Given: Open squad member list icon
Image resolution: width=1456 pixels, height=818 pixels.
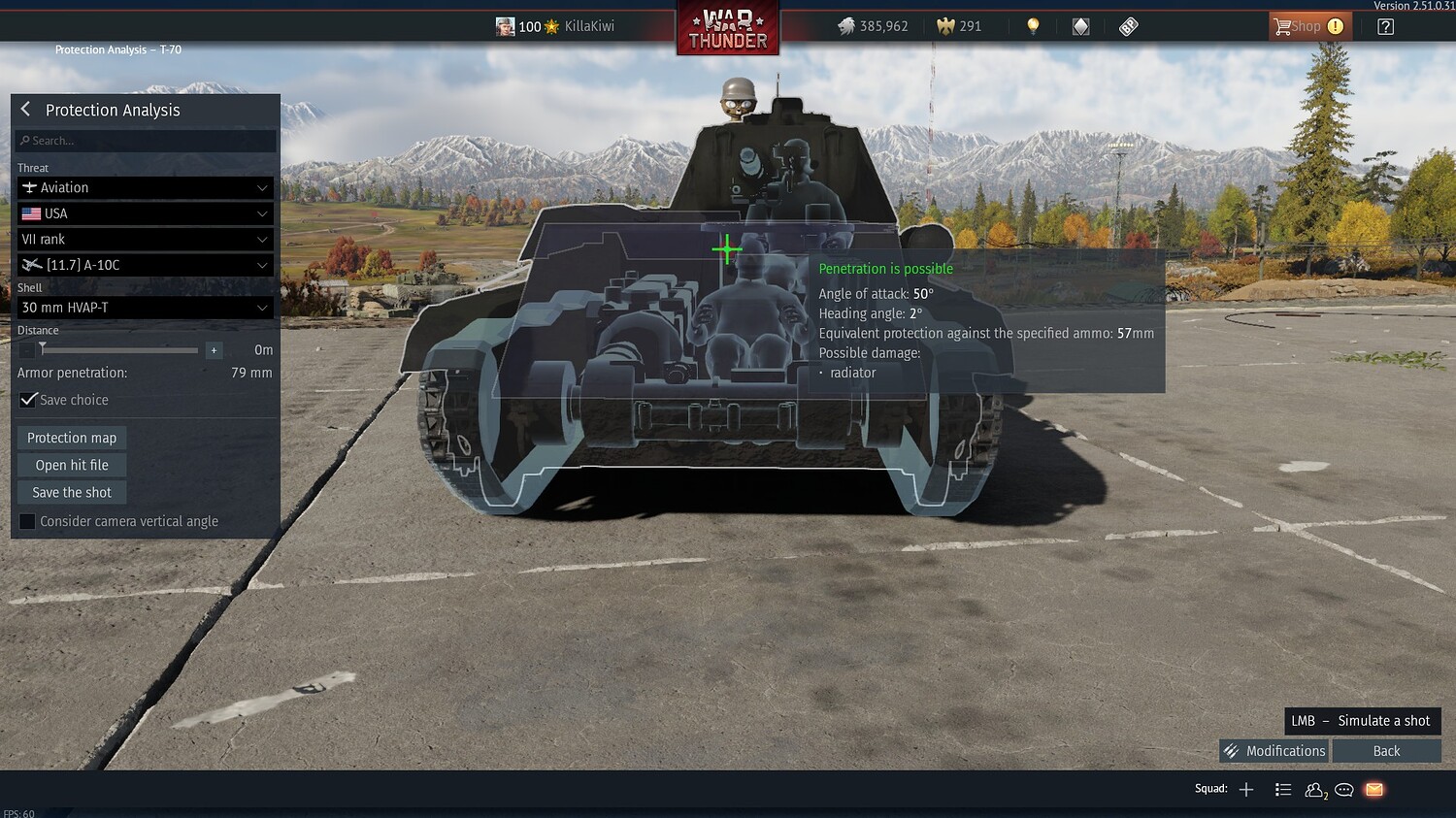Looking at the screenshot, I should tap(1283, 789).
